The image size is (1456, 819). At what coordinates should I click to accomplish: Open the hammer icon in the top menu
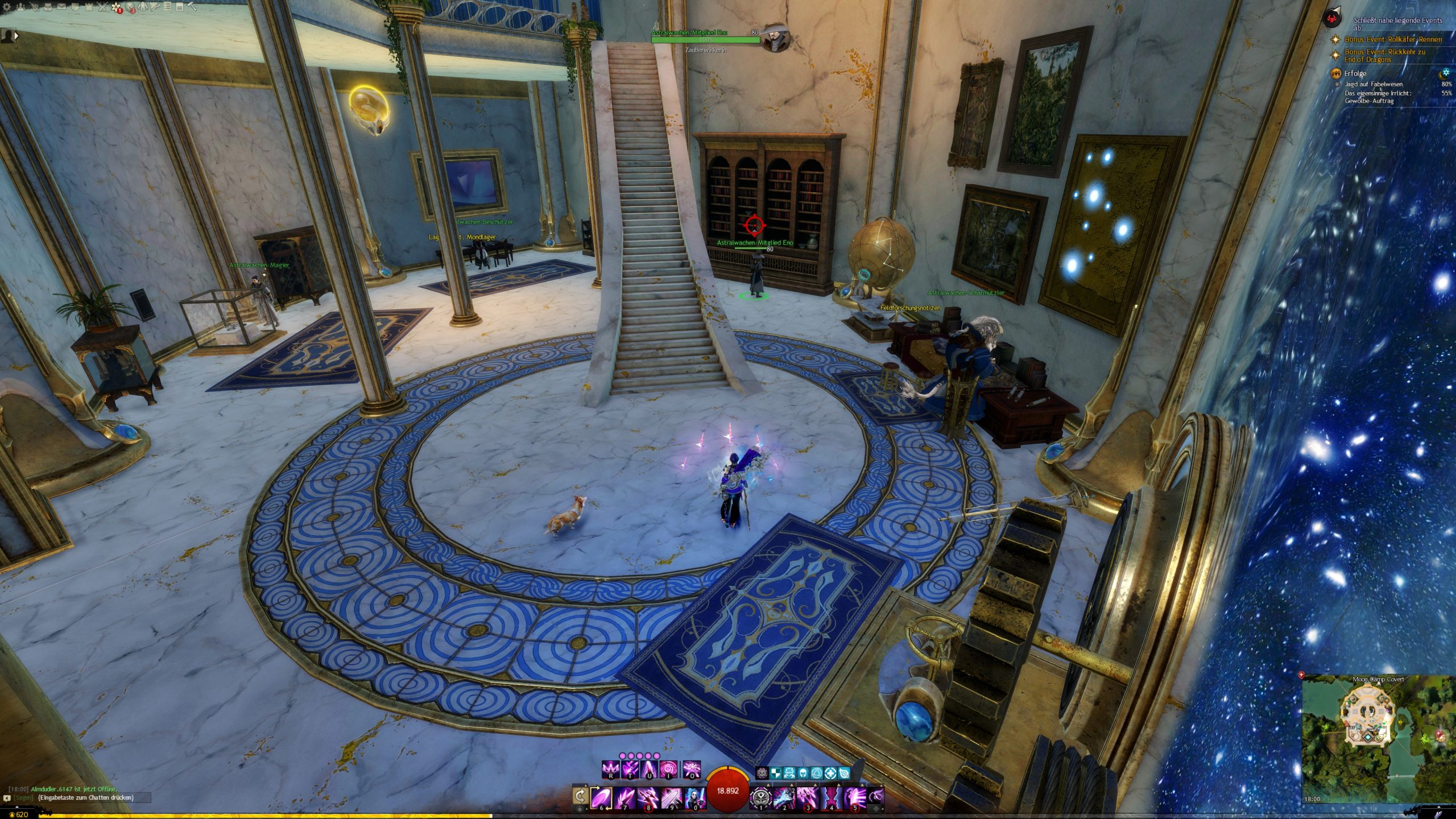click(192, 7)
